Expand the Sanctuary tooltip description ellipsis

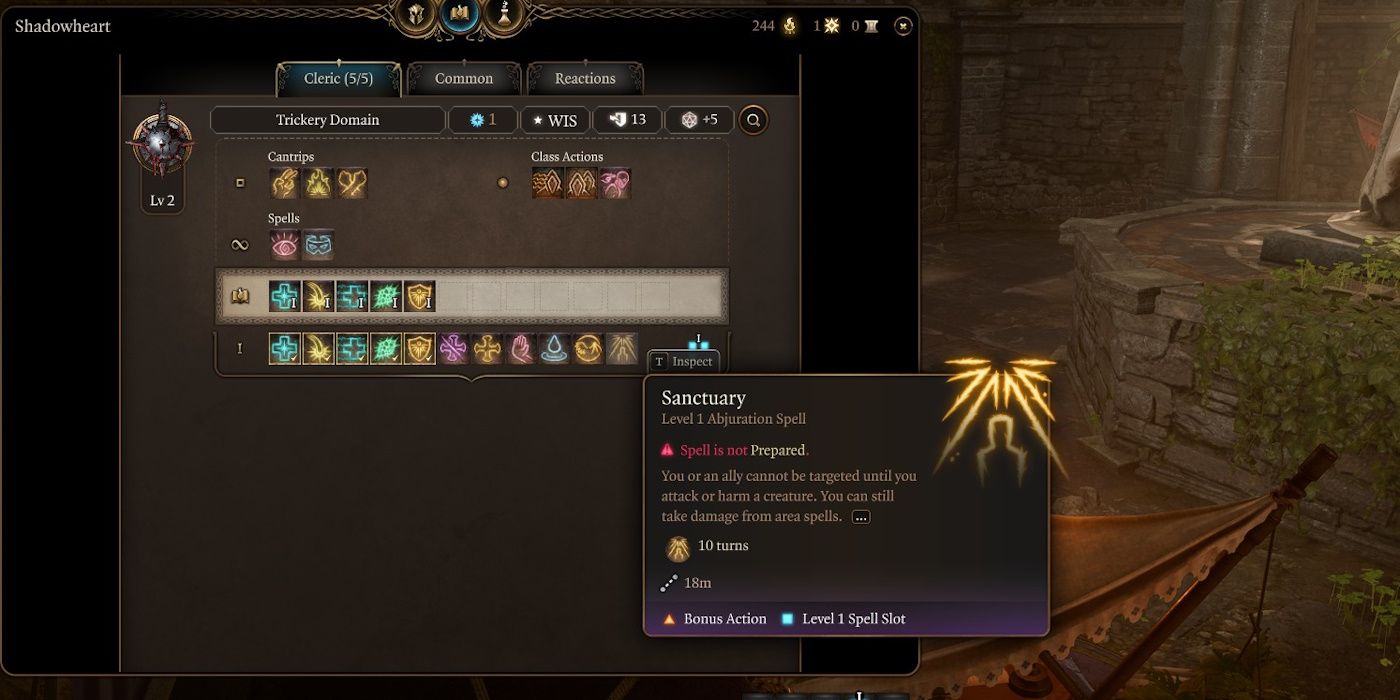coord(860,517)
